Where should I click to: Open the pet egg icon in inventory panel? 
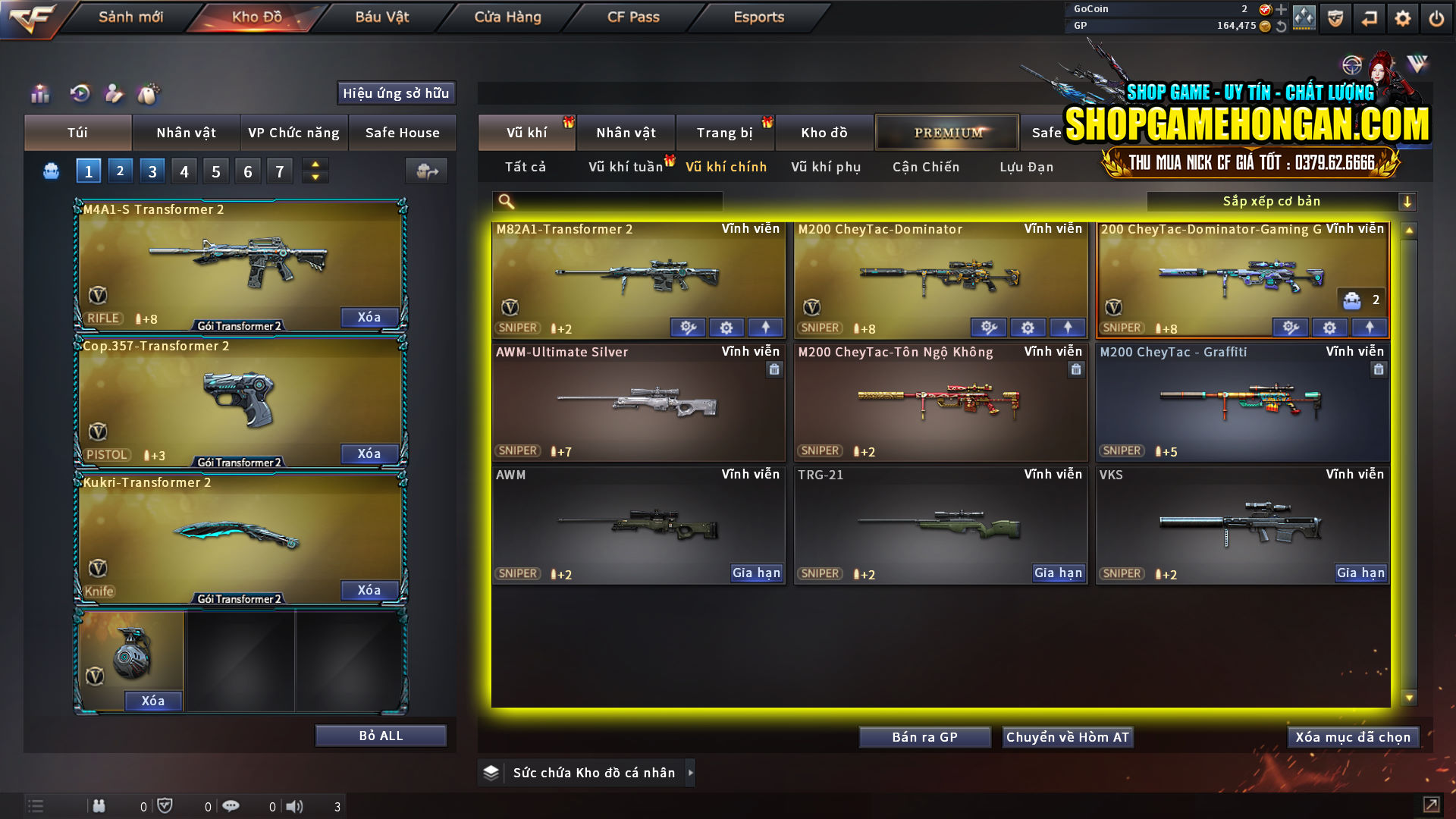click(x=149, y=93)
